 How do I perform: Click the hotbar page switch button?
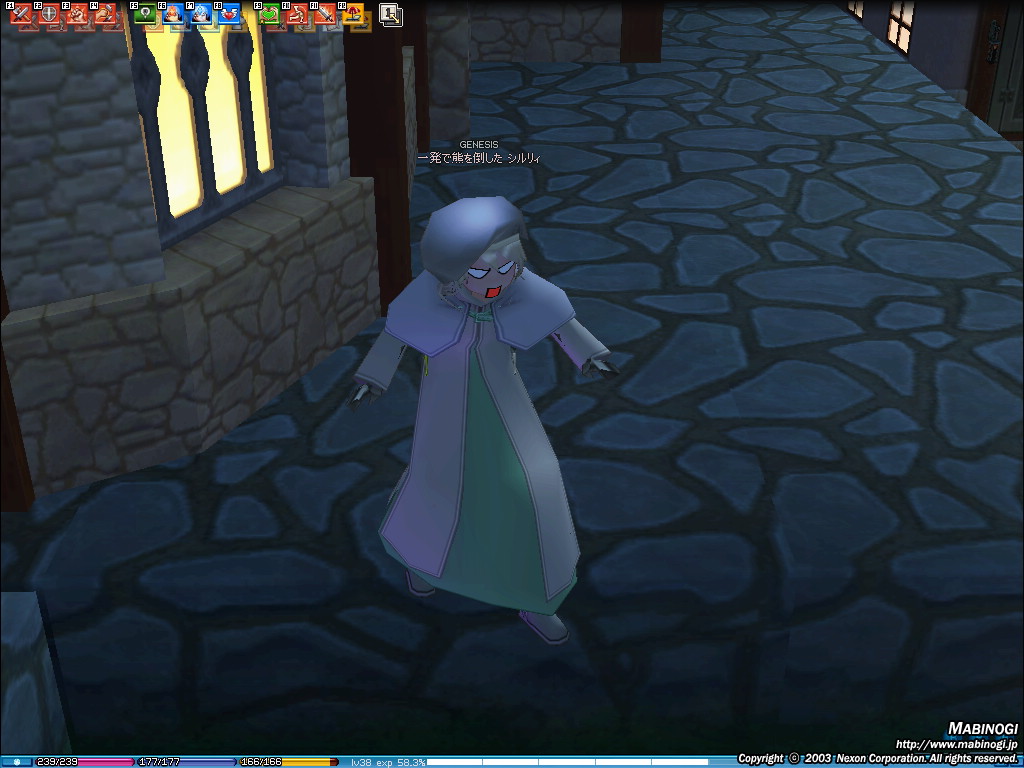[390, 15]
